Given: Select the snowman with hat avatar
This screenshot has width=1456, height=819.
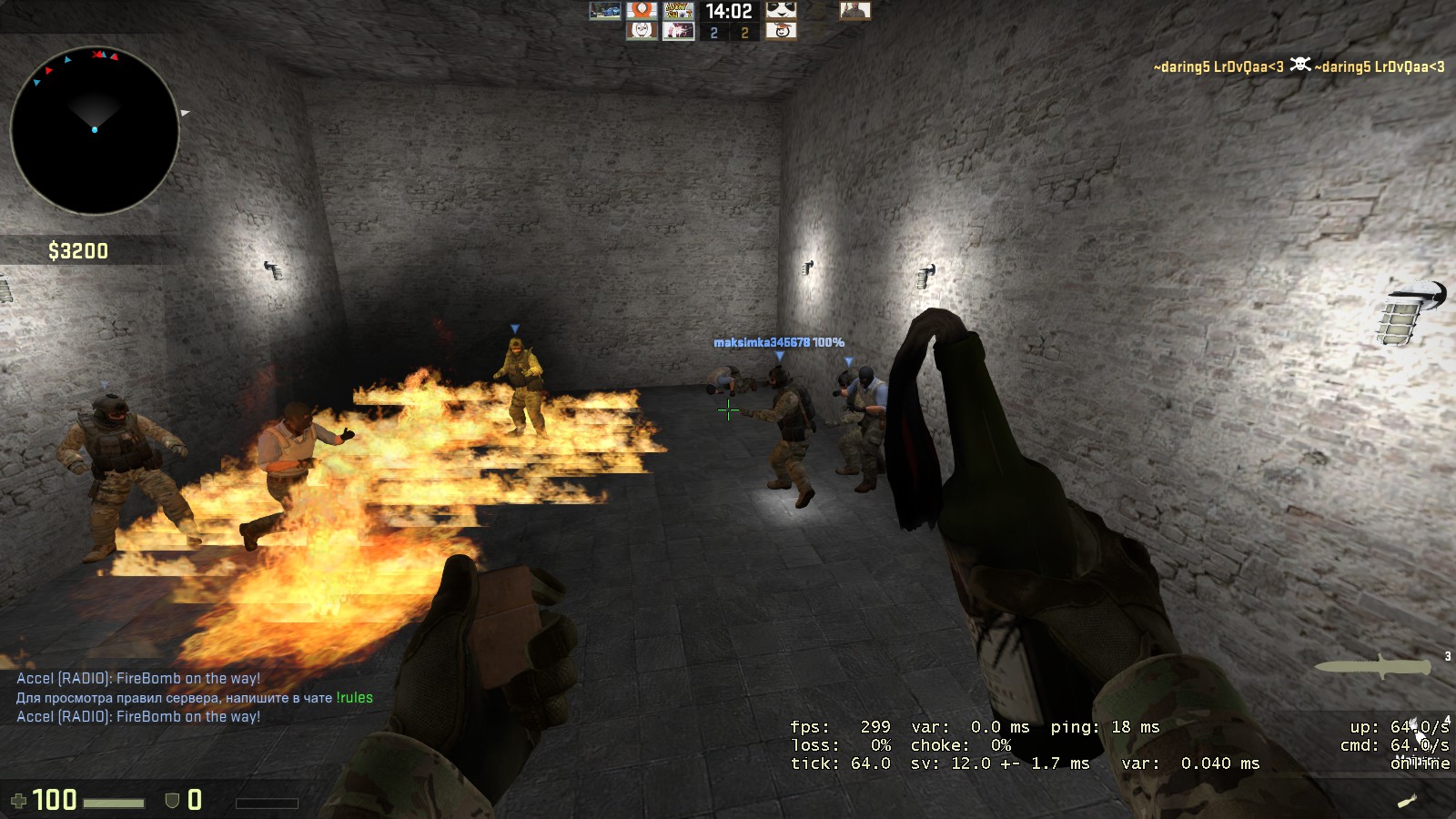Looking at the screenshot, I should click(781, 32).
